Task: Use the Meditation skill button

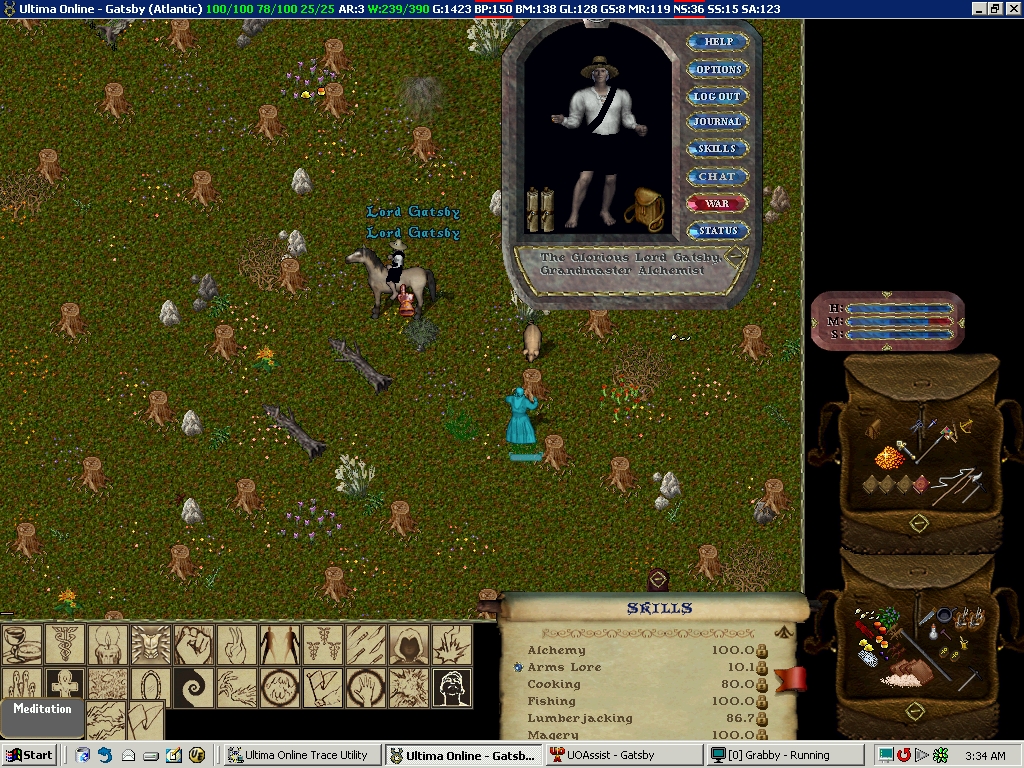Action: (x=42, y=709)
